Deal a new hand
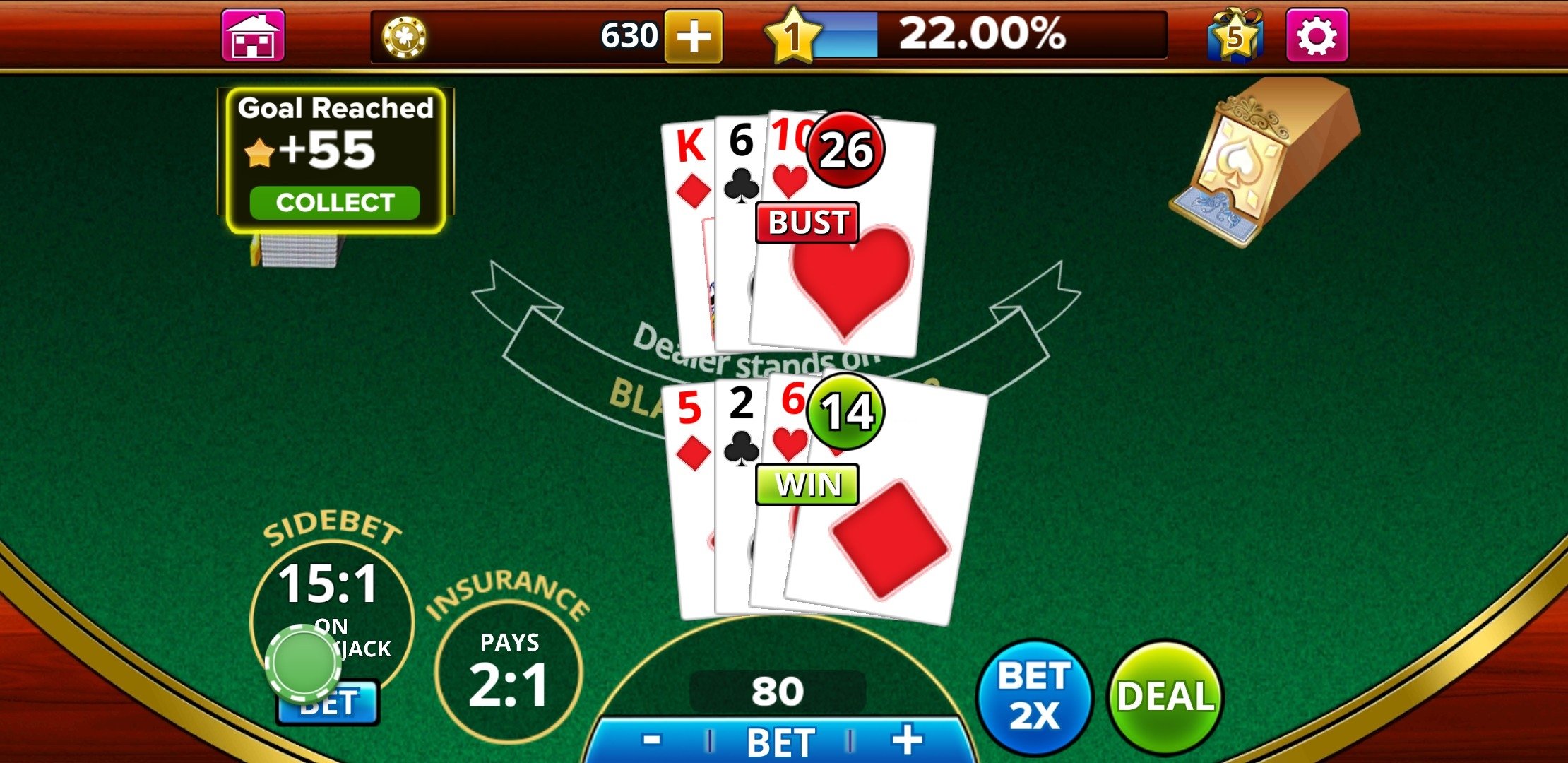The width and height of the screenshot is (1568, 763). coord(1165,697)
